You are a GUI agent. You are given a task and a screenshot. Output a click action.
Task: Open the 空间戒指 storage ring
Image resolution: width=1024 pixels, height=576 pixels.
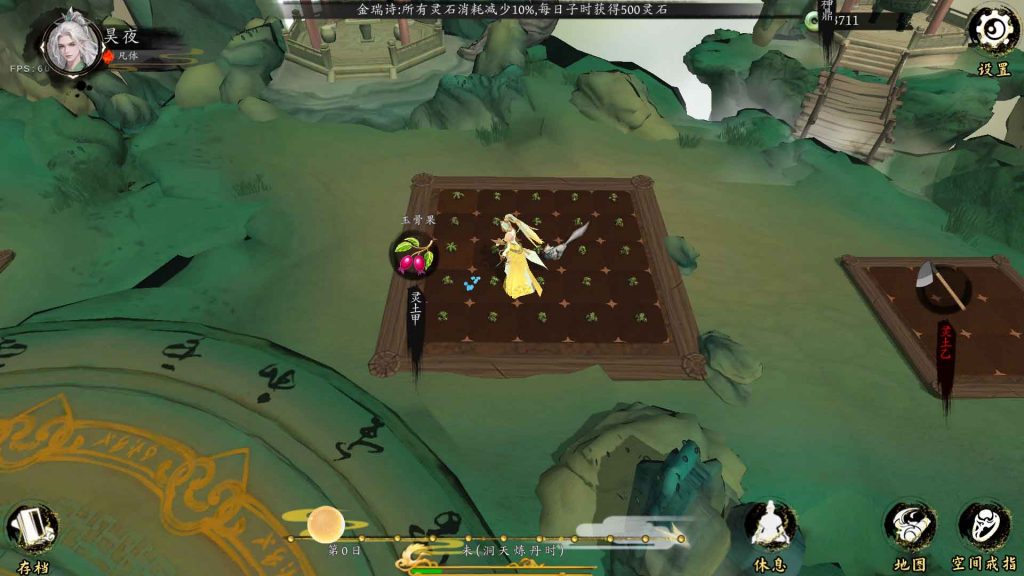pos(984,527)
